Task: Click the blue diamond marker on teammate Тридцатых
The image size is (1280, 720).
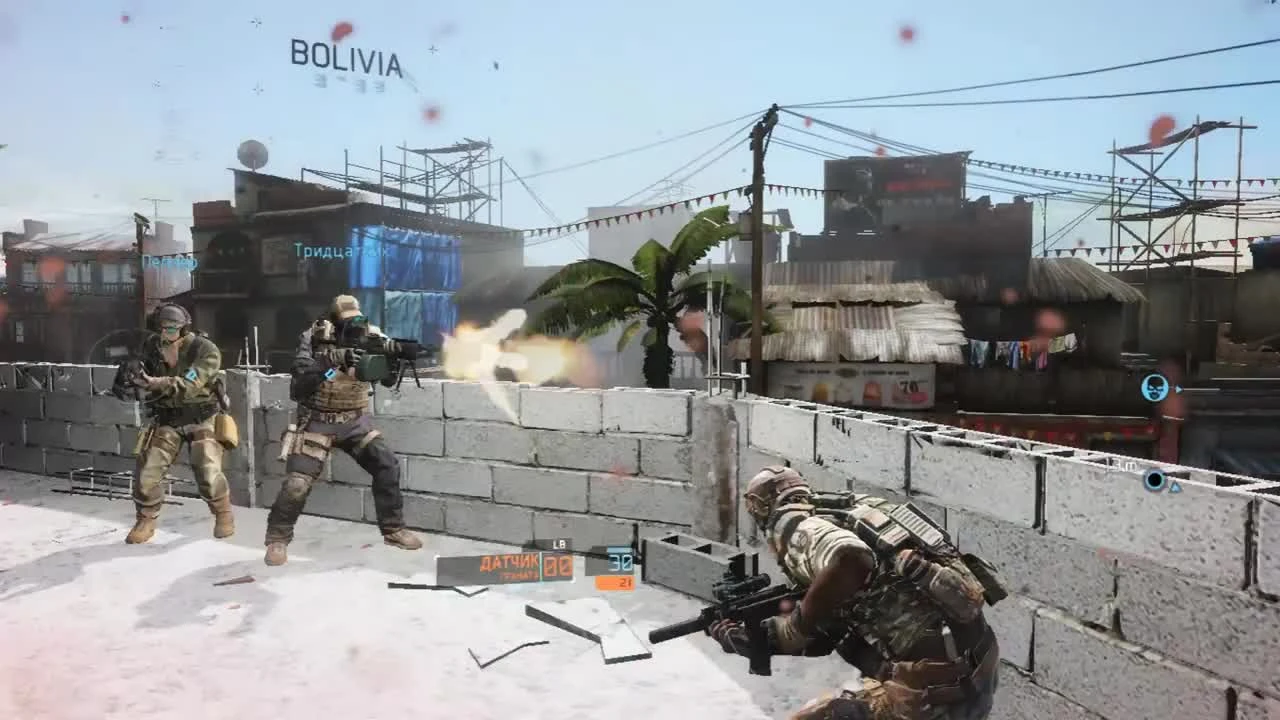Action: coord(327,373)
